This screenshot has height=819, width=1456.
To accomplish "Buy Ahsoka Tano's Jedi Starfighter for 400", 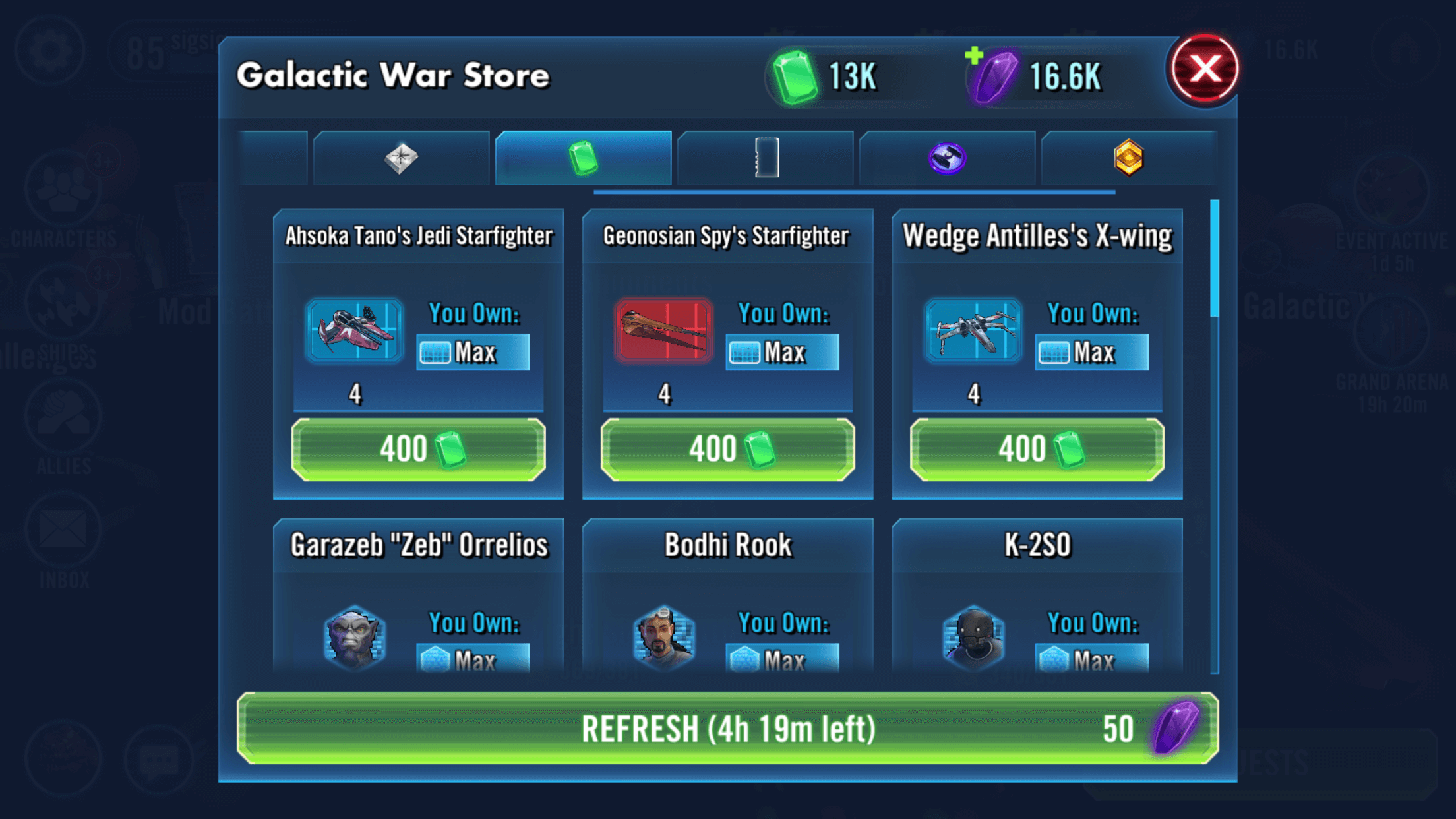I will (419, 450).
